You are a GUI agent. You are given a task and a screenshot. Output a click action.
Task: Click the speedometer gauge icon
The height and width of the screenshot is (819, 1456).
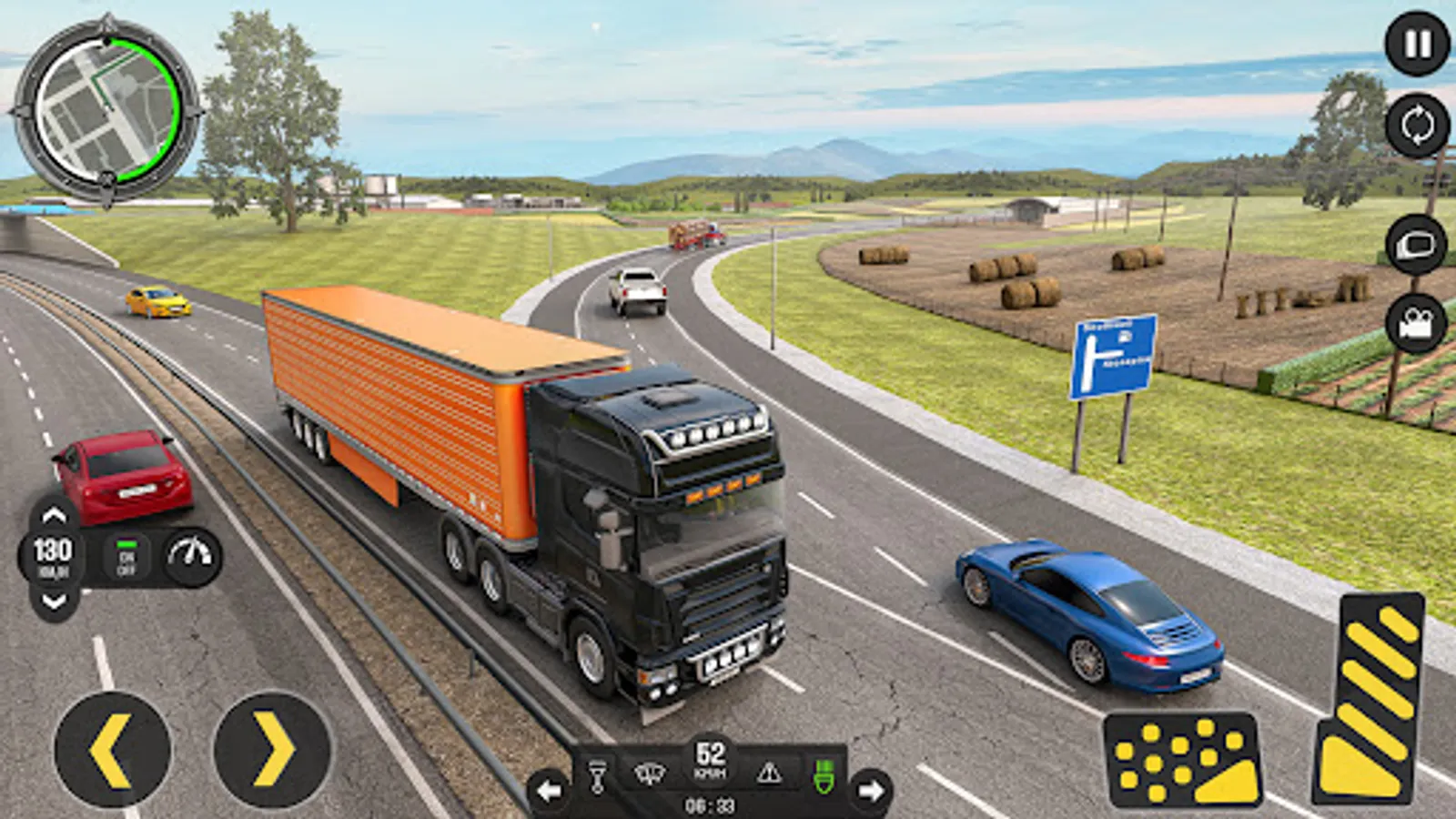(191, 555)
